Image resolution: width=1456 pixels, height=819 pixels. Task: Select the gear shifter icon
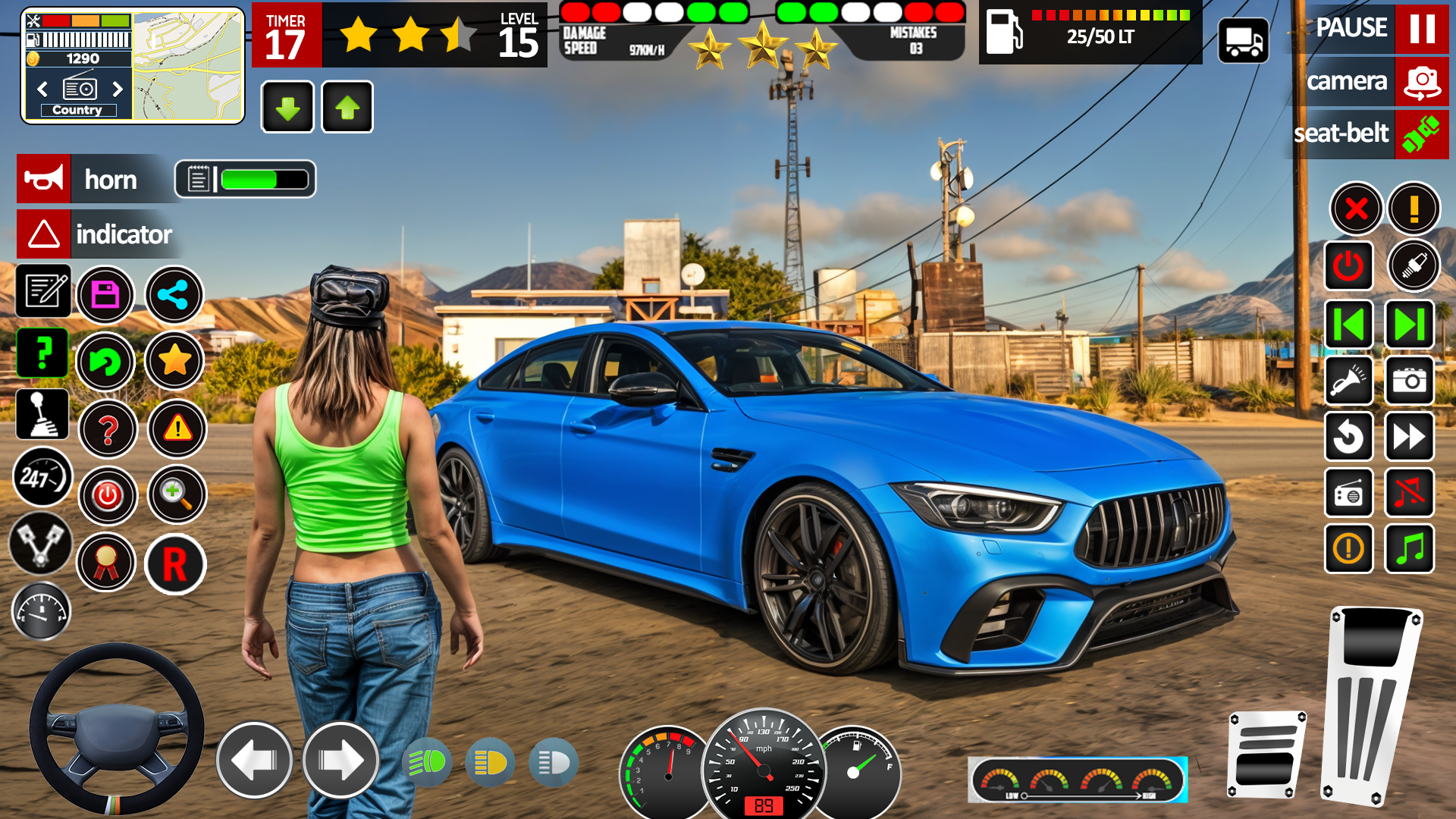pyautogui.click(x=42, y=414)
